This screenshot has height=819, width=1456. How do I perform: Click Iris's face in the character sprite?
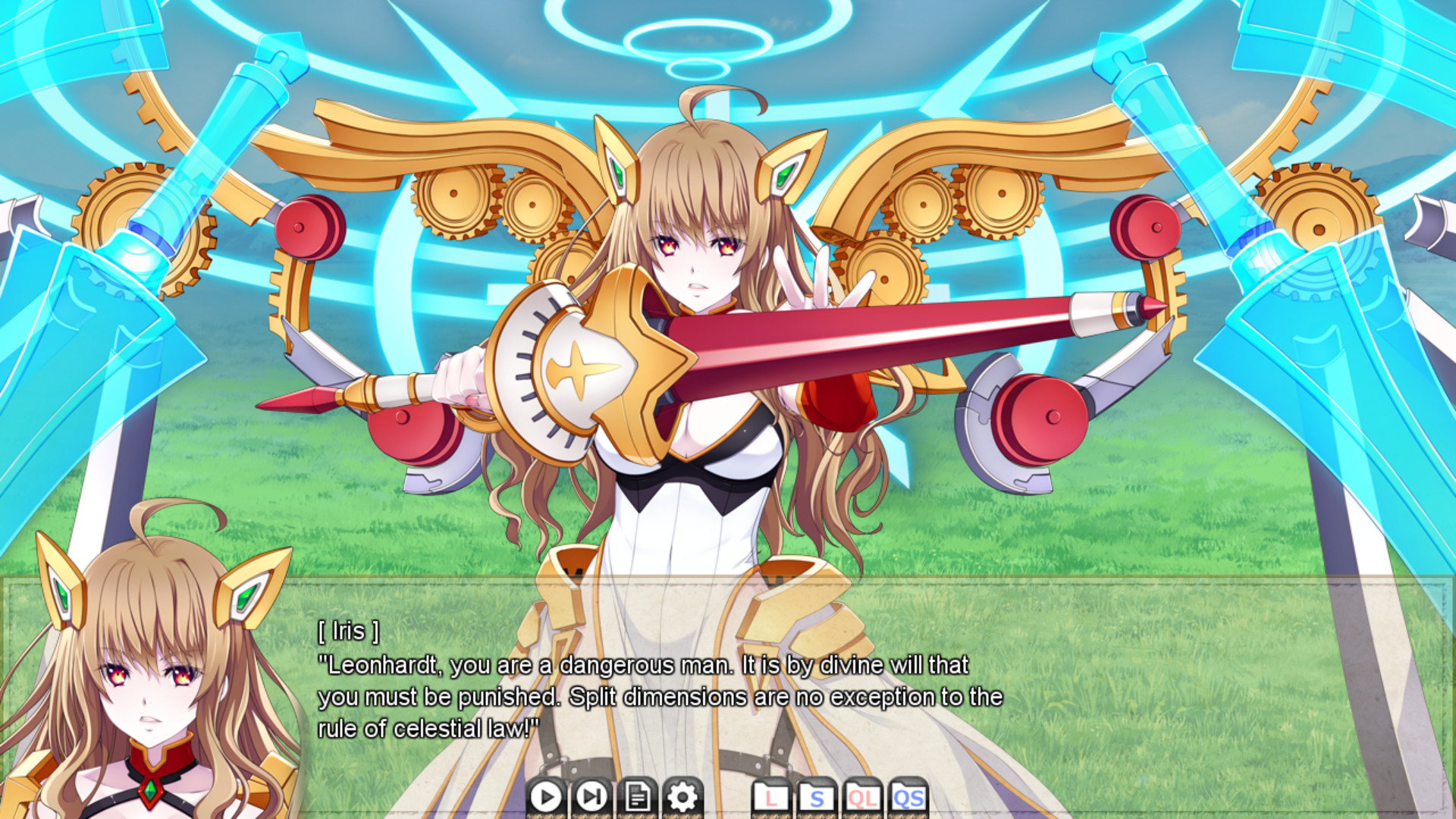pyautogui.click(x=694, y=250)
